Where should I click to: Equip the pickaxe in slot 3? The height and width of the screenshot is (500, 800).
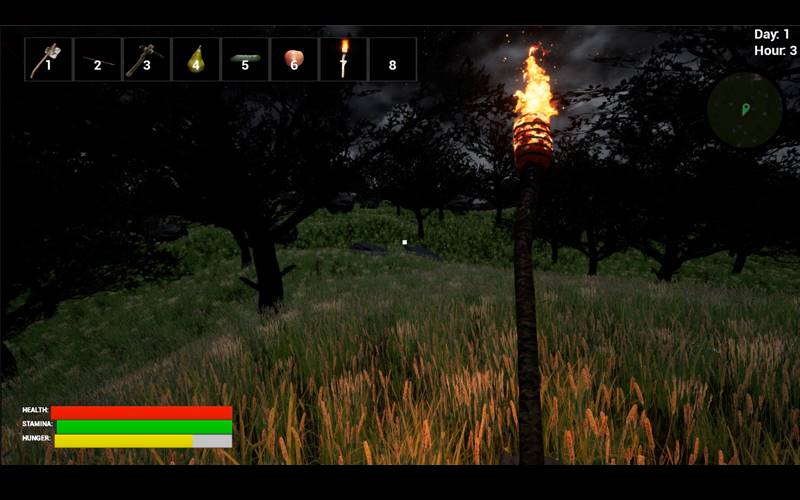[x=146, y=60]
